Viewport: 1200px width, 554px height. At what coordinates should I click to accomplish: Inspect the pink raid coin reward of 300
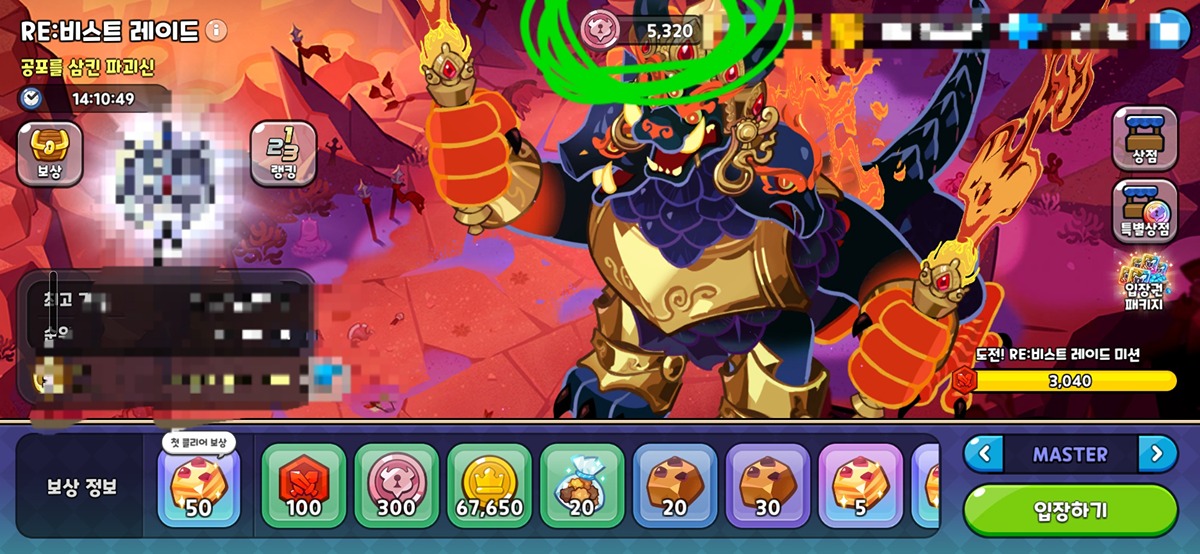396,485
